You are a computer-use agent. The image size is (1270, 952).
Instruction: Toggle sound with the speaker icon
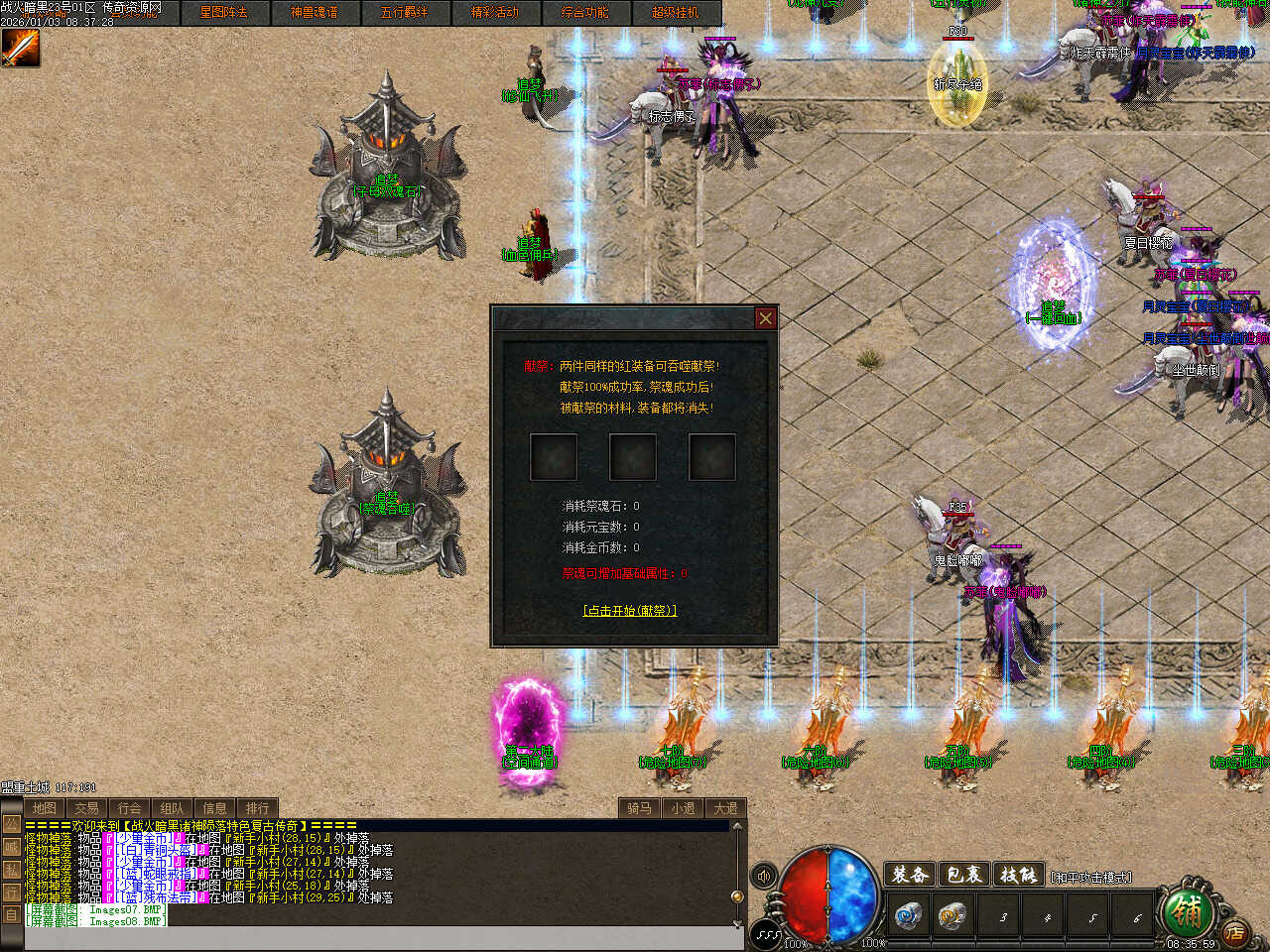tap(764, 876)
